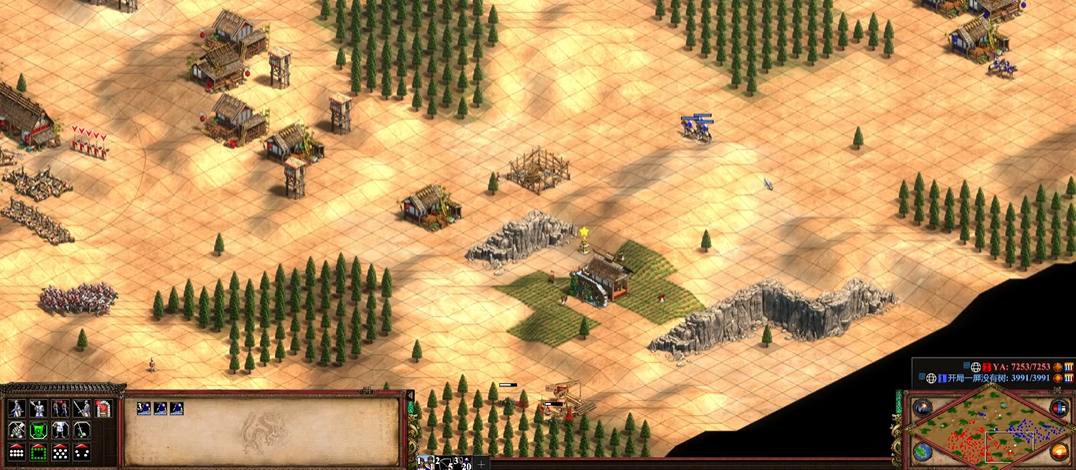Screen dimensions: 1076x470
Task: Open the red and blue diplomacy colors button
Action: click(1059, 407)
